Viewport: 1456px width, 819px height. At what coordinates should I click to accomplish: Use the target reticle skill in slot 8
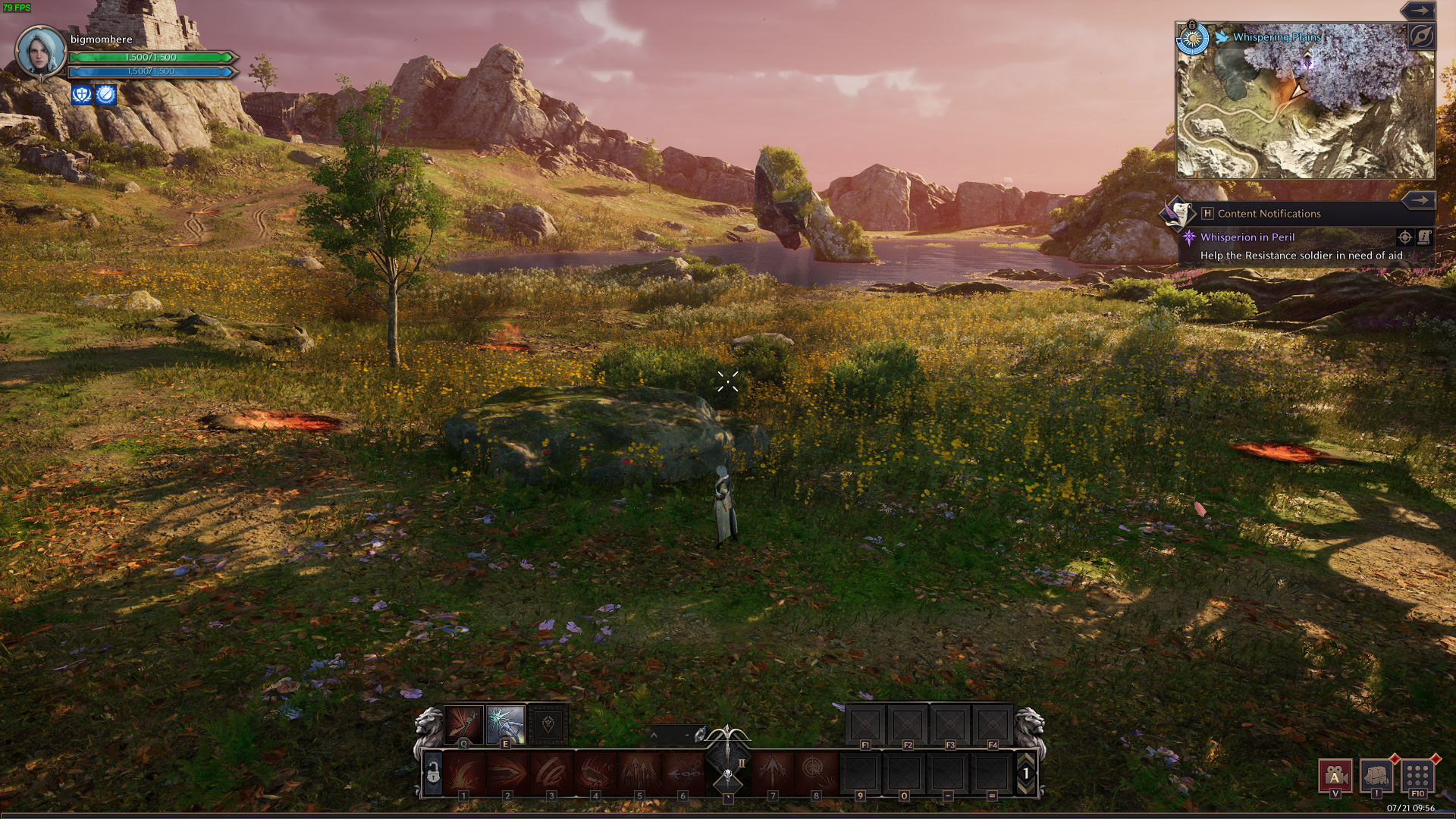coord(815,773)
